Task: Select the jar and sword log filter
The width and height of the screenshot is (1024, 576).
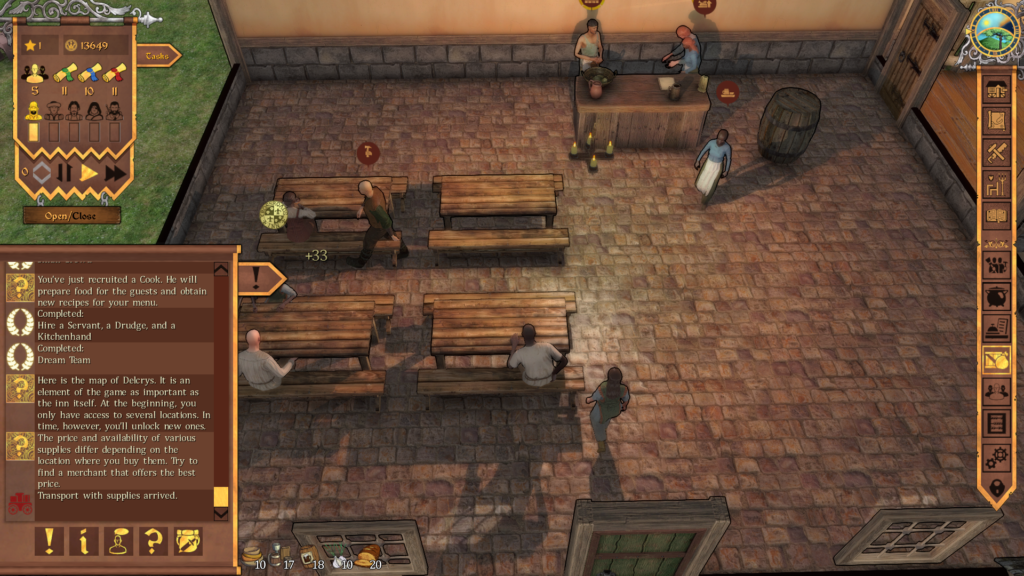Action: click(x=188, y=541)
